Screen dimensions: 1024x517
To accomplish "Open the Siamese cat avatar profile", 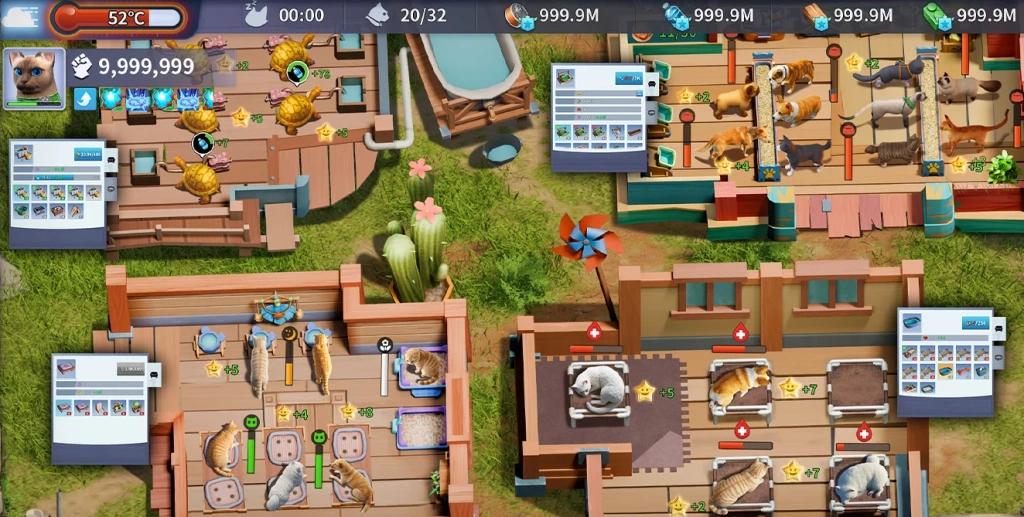I will coord(34,77).
